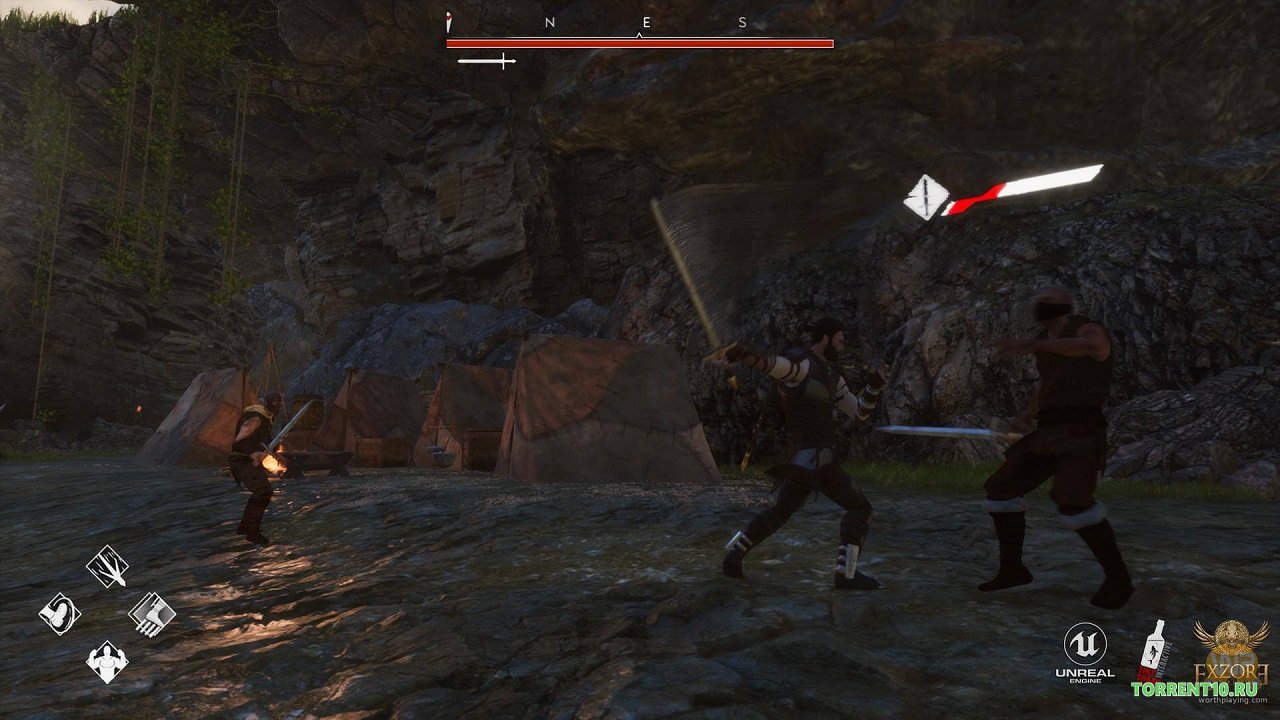The height and width of the screenshot is (720, 1280).
Task: Click the sword weapon indicator under compass
Action: (x=486, y=62)
